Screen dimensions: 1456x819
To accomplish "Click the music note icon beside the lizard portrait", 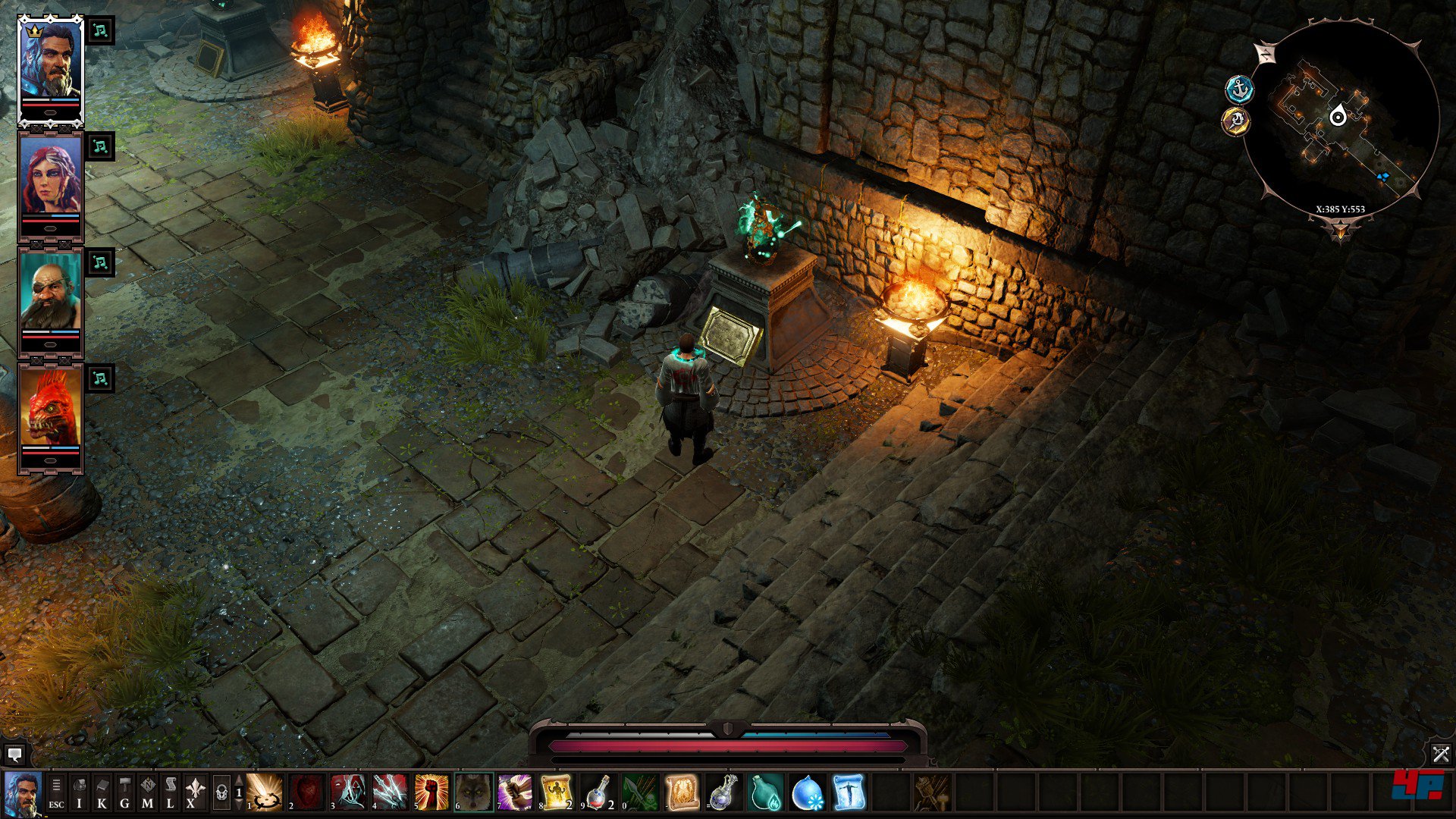I will [x=100, y=378].
